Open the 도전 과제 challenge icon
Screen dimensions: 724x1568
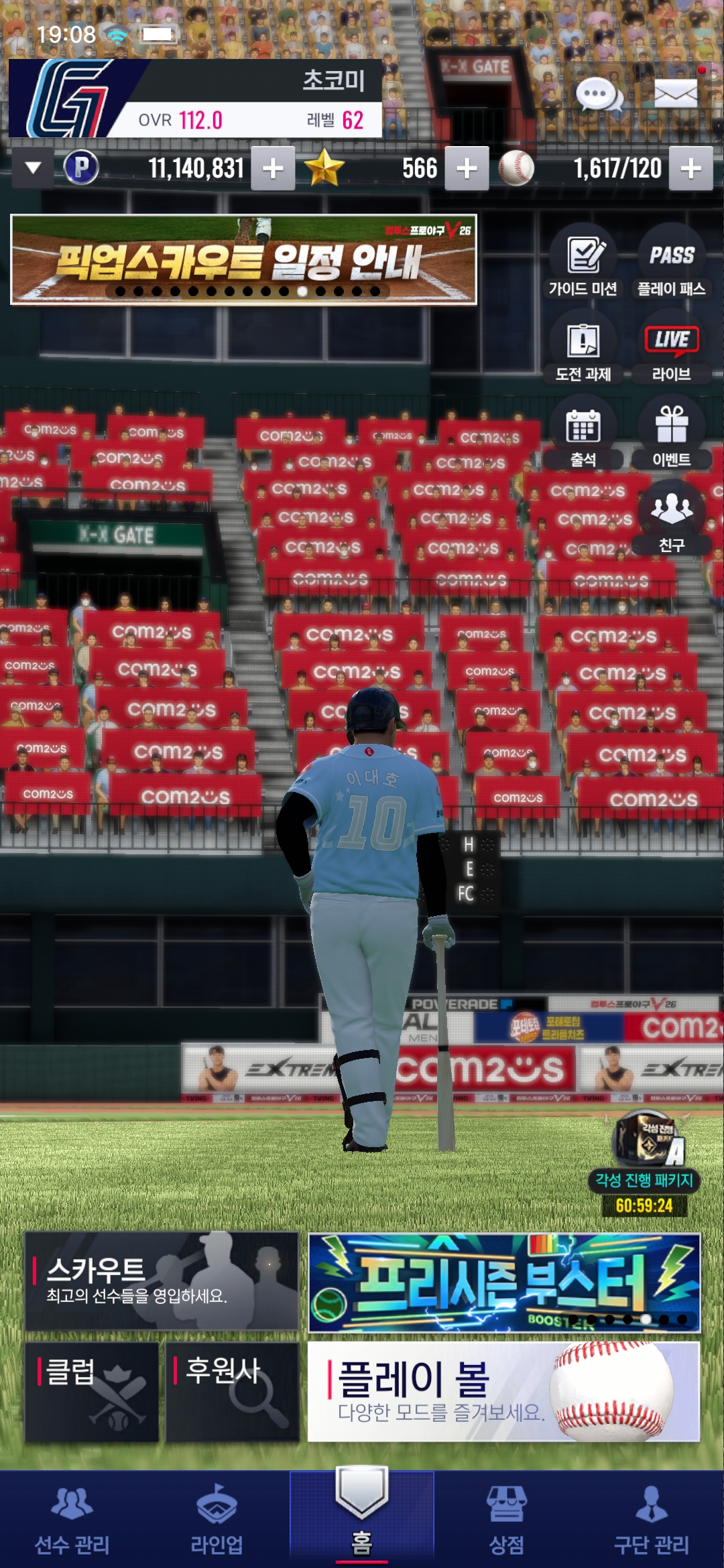tap(583, 348)
